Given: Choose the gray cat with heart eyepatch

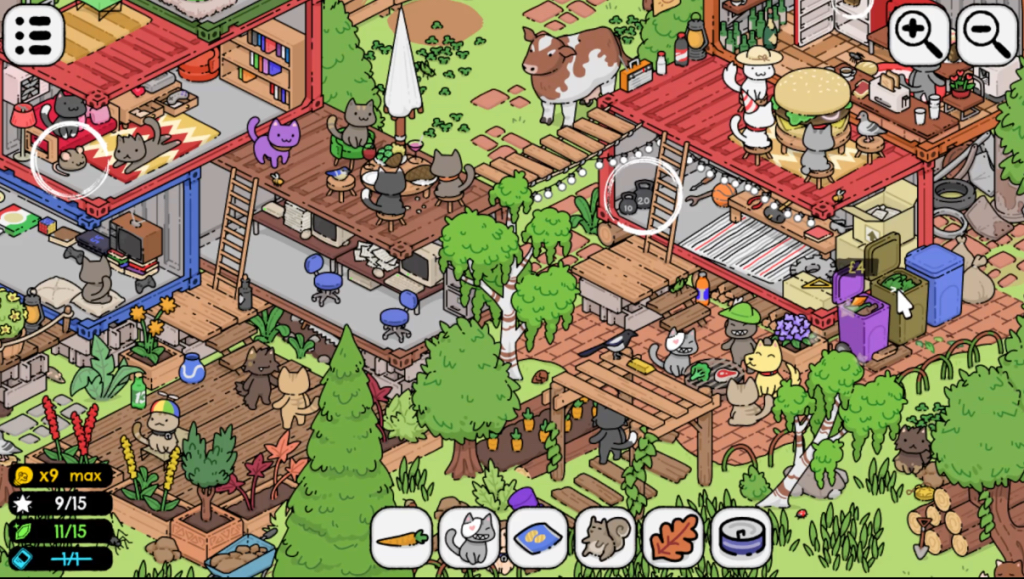Looking at the screenshot, I should [470, 537].
